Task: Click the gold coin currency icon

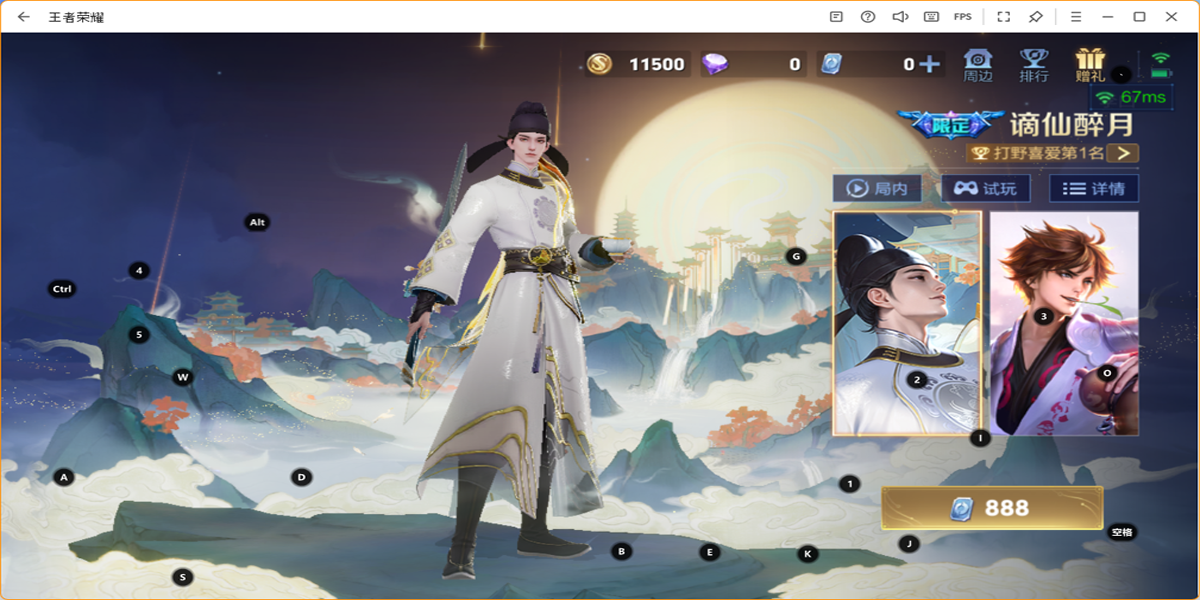Action: point(599,64)
